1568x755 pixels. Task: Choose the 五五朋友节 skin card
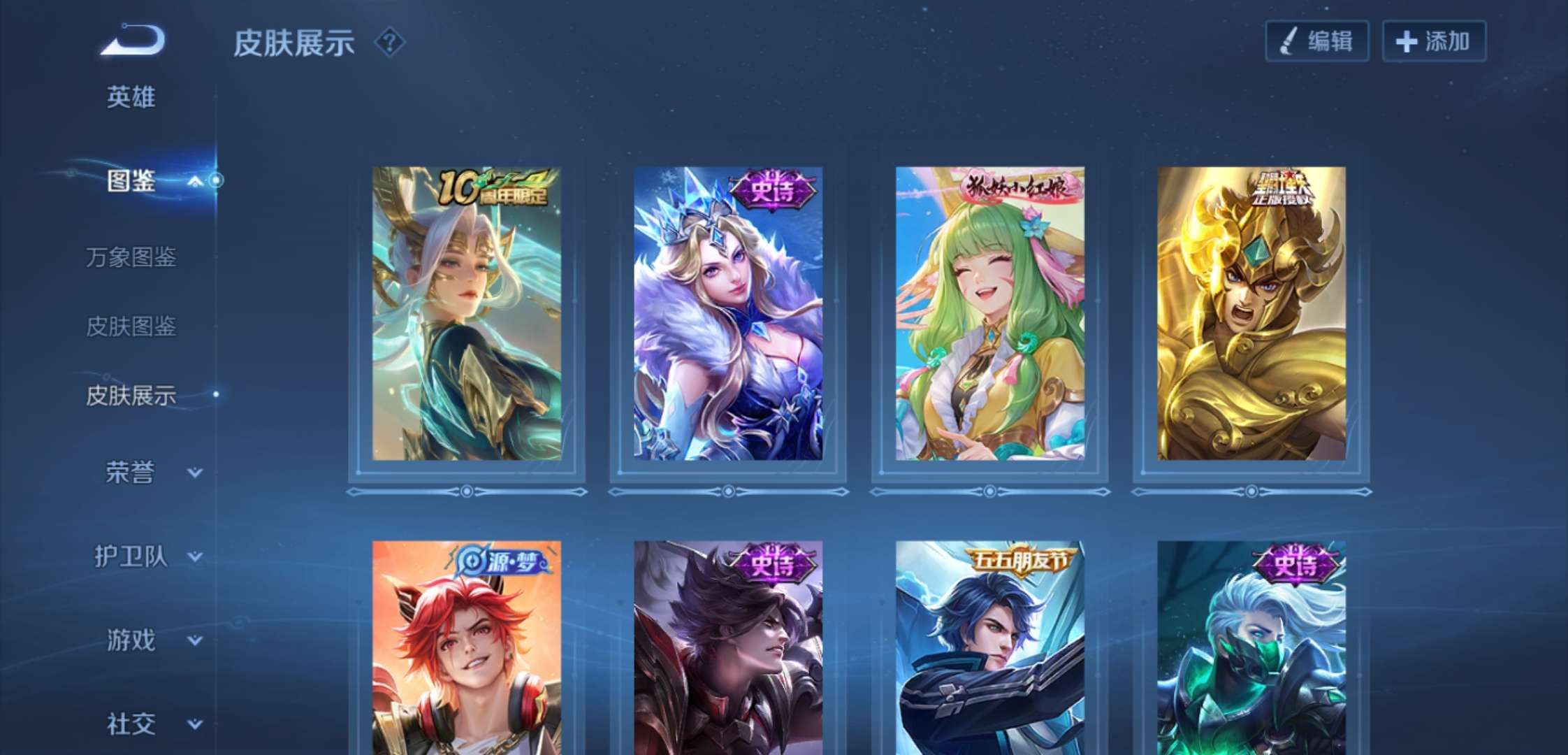pos(989,647)
